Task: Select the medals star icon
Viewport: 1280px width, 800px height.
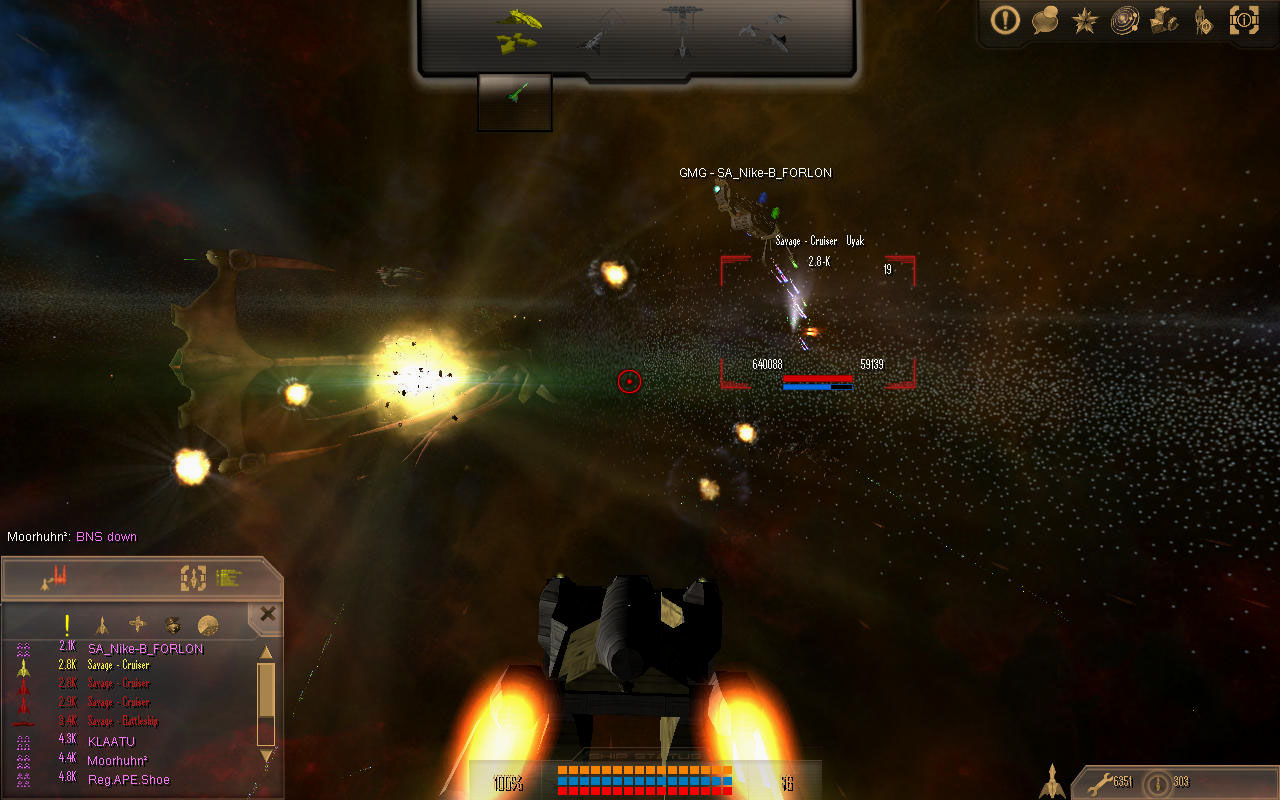Action: (1085, 22)
